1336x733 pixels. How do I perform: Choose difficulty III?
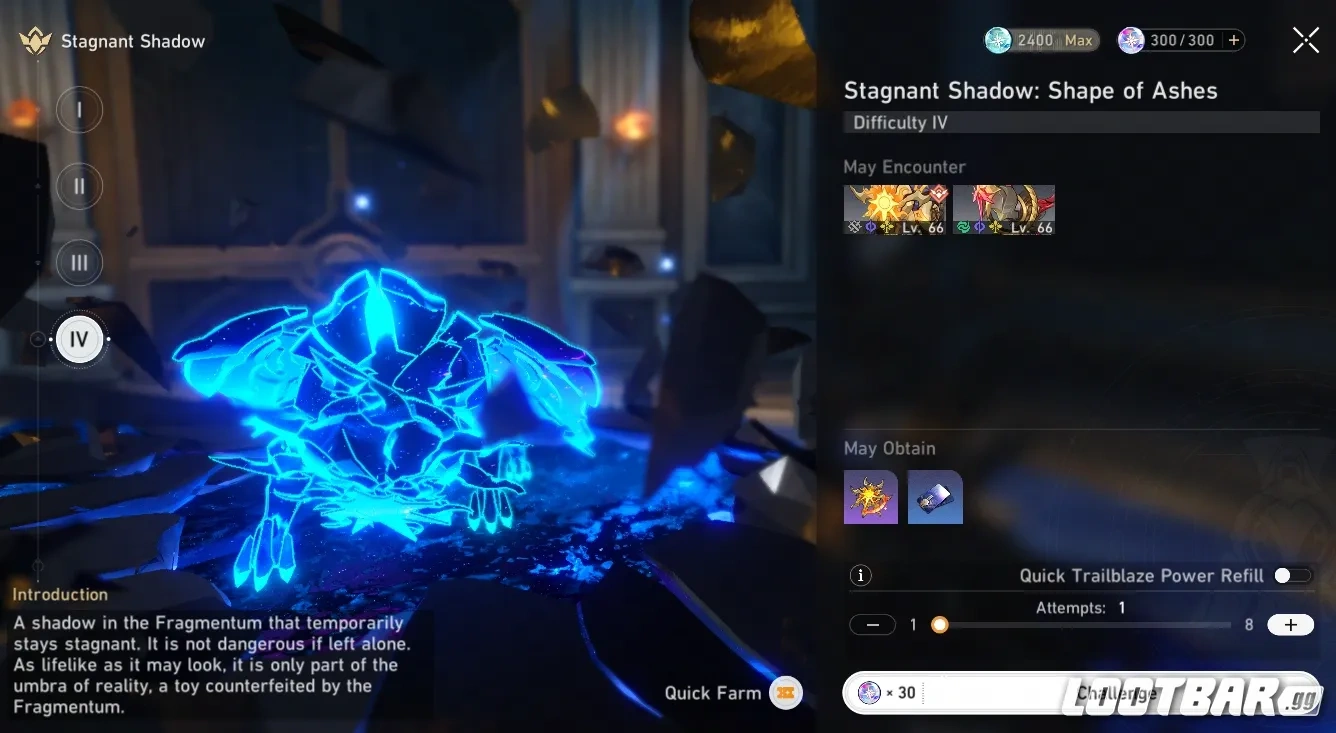pos(80,263)
